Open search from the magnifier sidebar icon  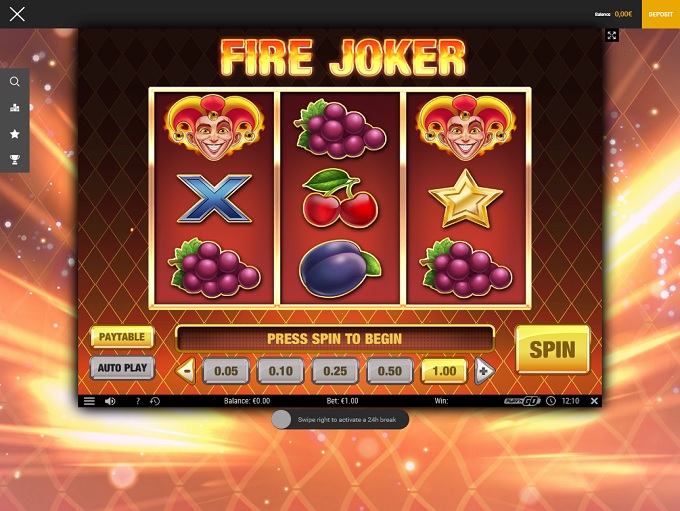[14, 82]
